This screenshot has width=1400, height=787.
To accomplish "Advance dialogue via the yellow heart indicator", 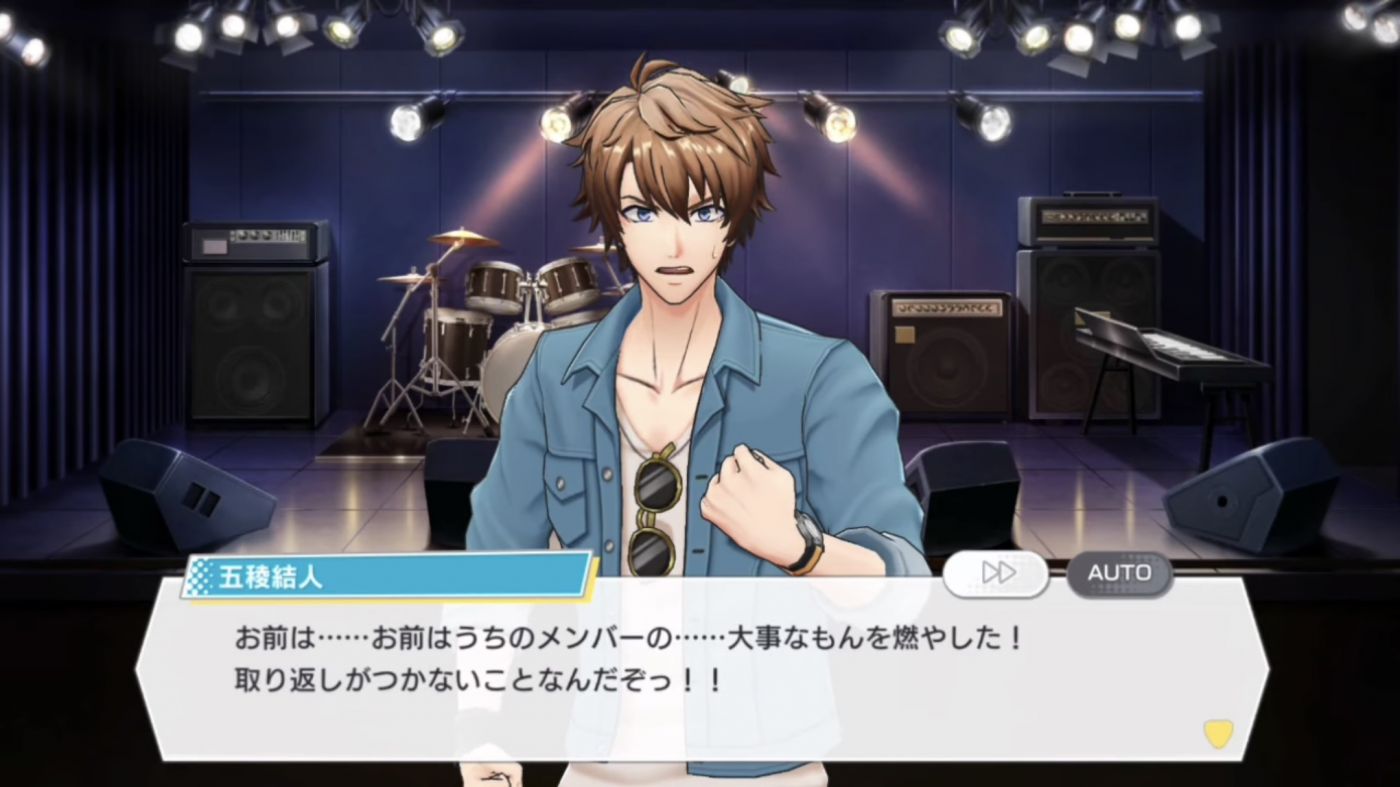I will click(1217, 733).
